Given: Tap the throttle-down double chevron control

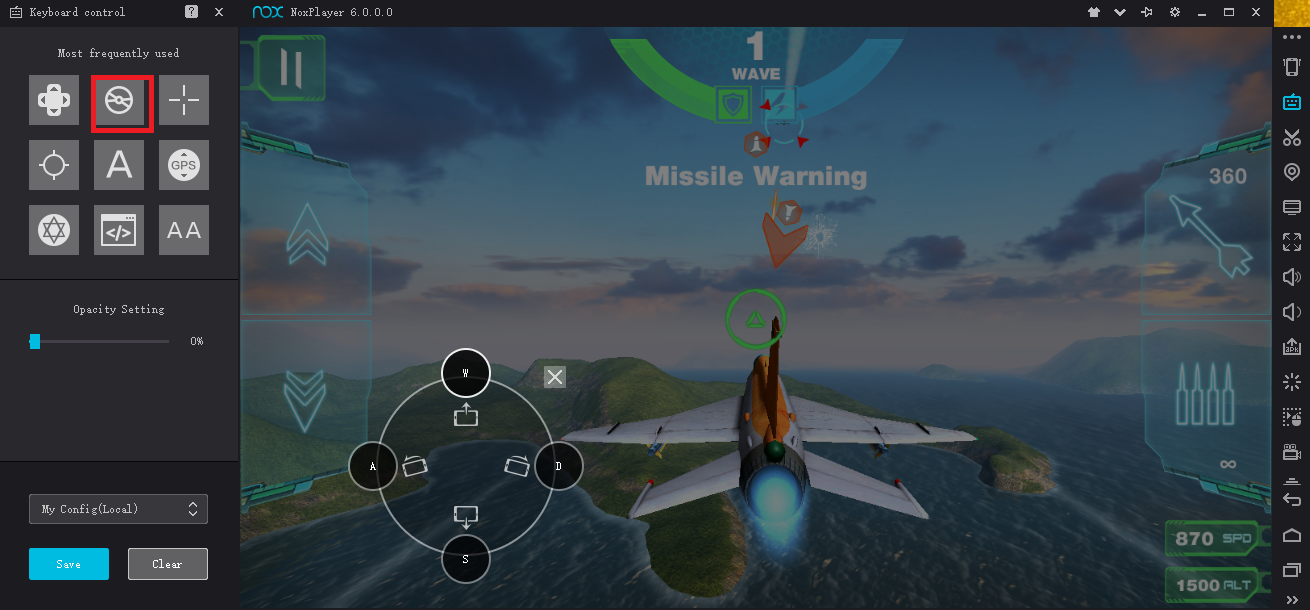Looking at the screenshot, I should 304,398.
